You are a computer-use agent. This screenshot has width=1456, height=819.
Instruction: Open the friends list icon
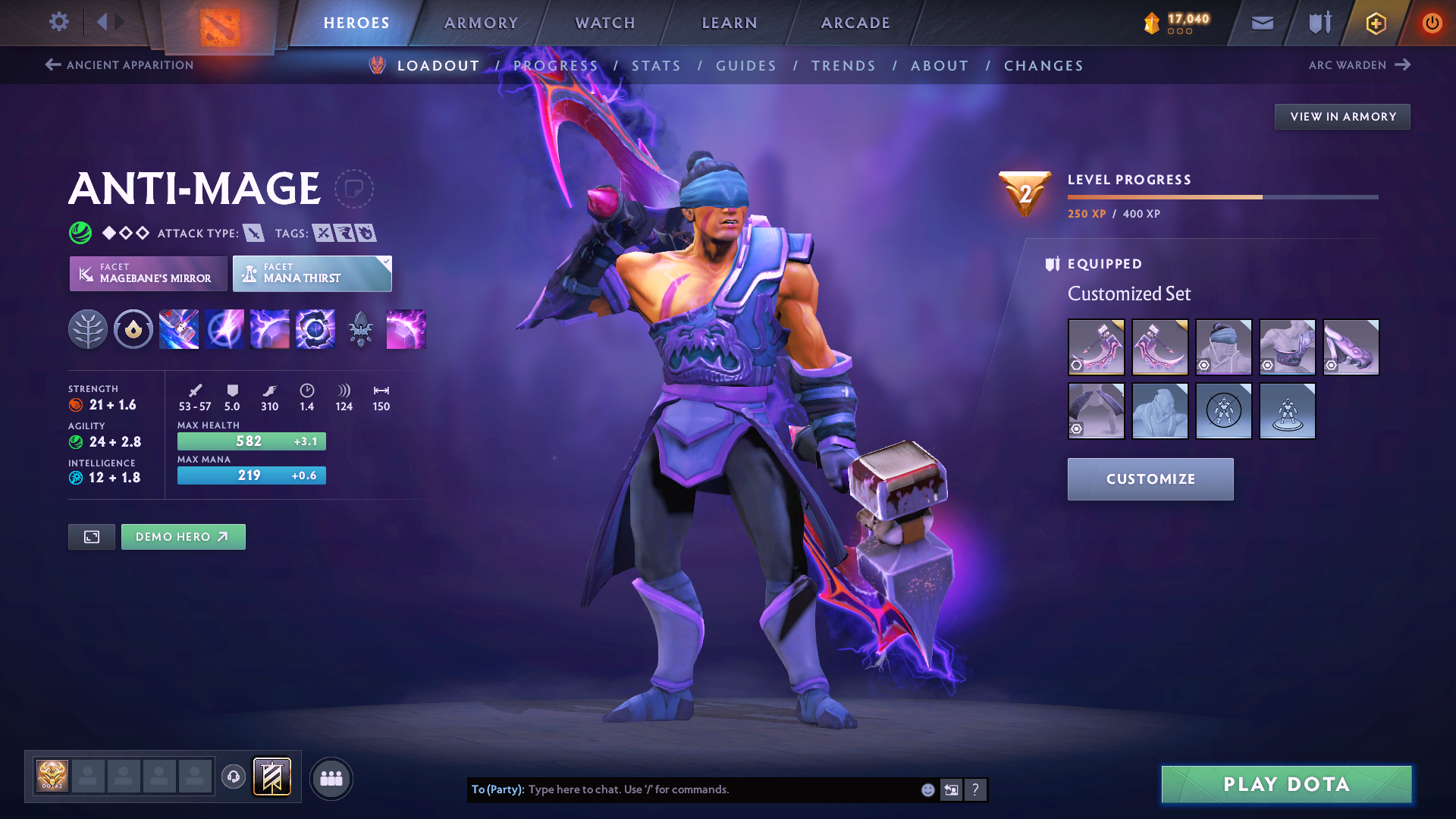331,777
